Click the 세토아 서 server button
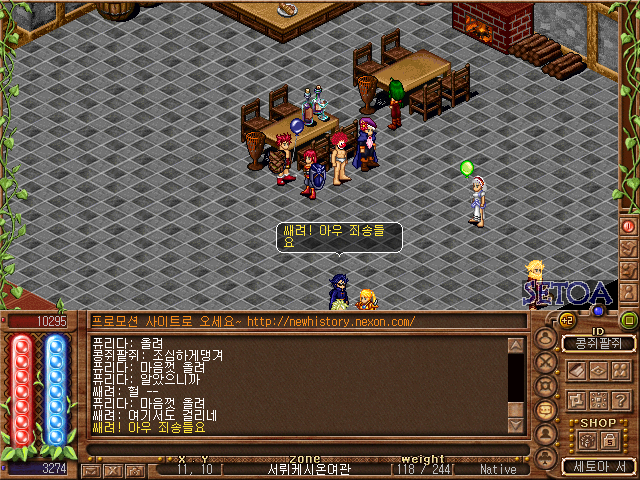This screenshot has height=480, width=640. 597,466
